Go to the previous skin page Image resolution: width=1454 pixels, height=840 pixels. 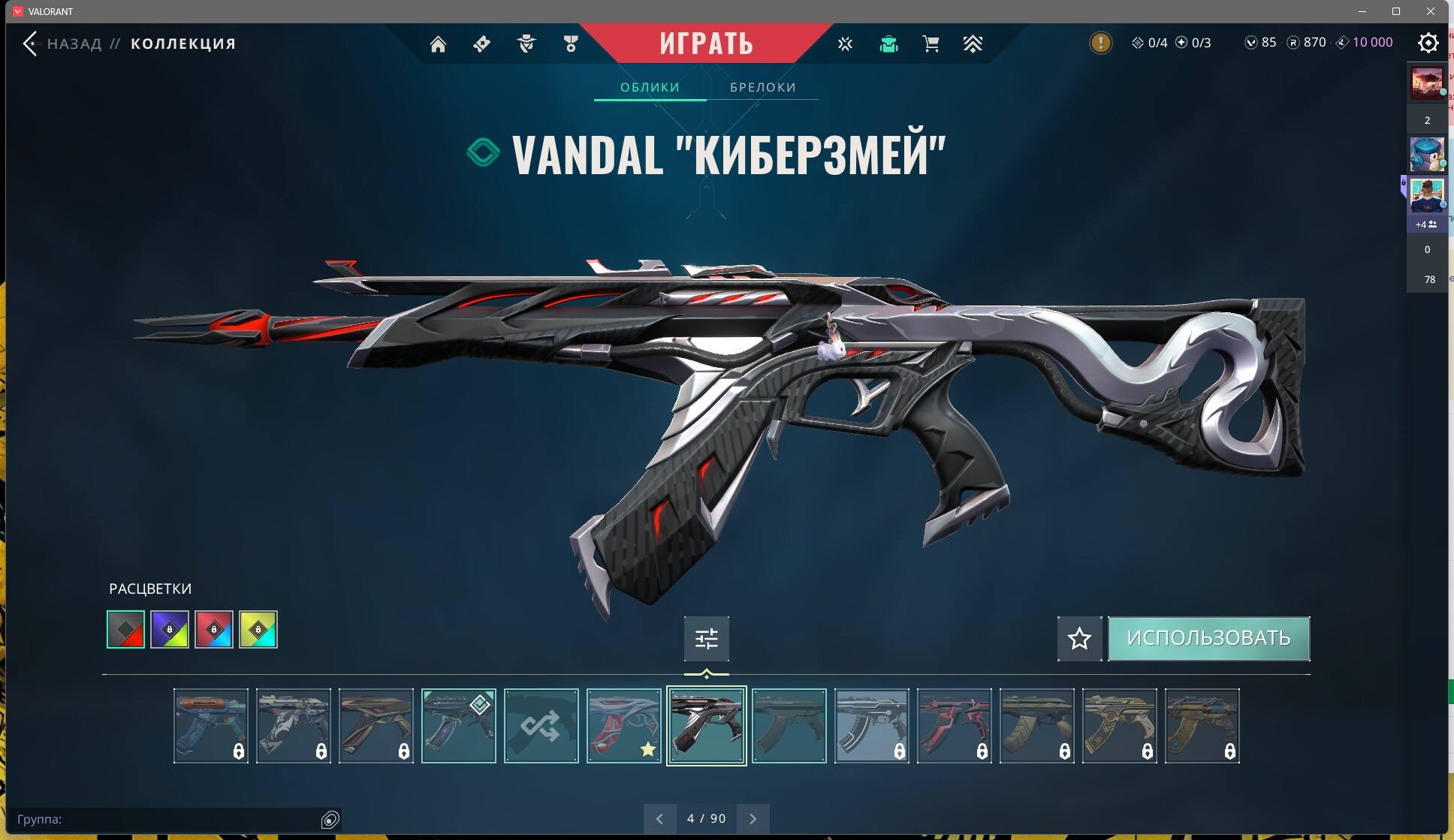coord(659,819)
